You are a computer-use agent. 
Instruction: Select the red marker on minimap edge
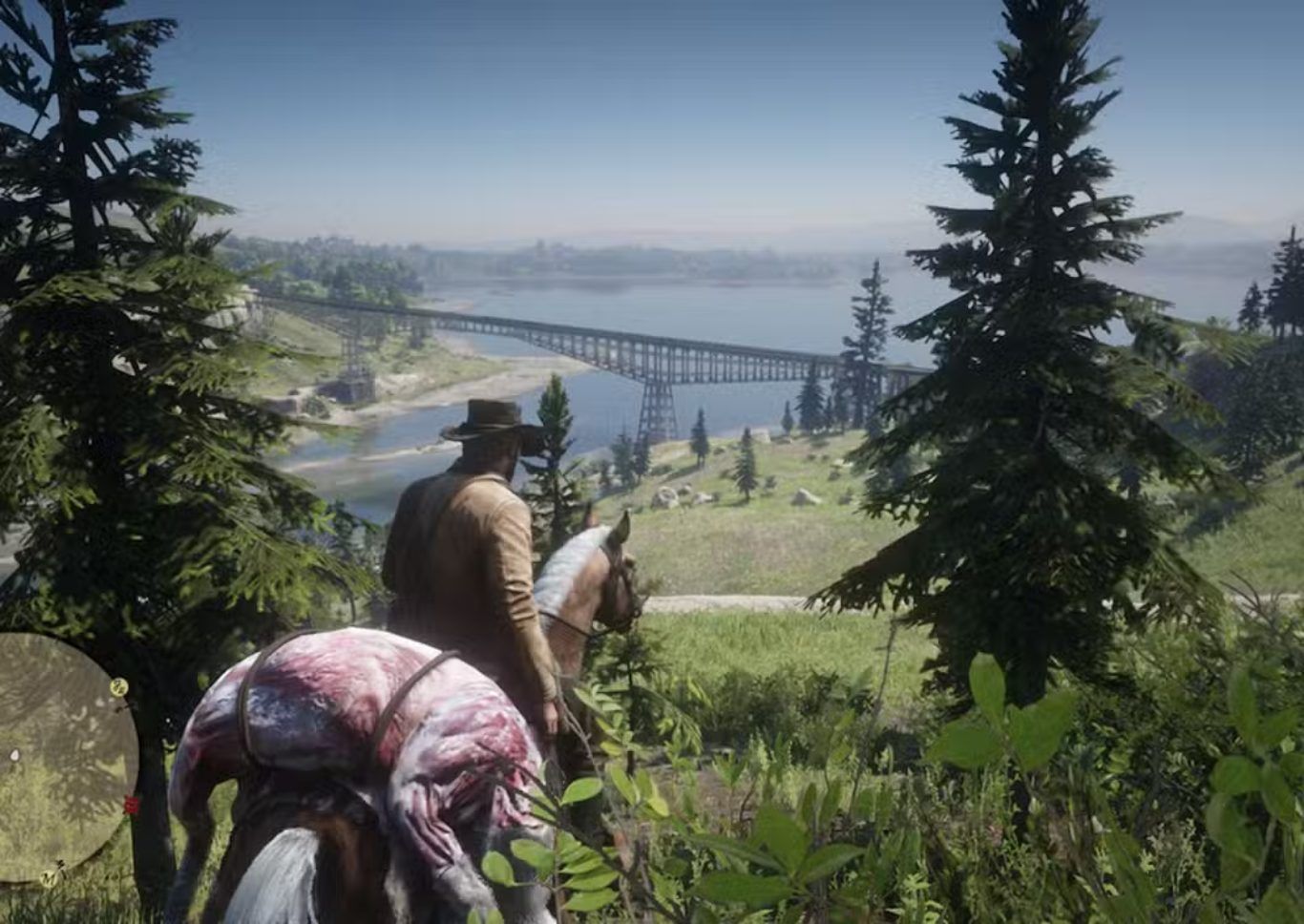(131, 805)
